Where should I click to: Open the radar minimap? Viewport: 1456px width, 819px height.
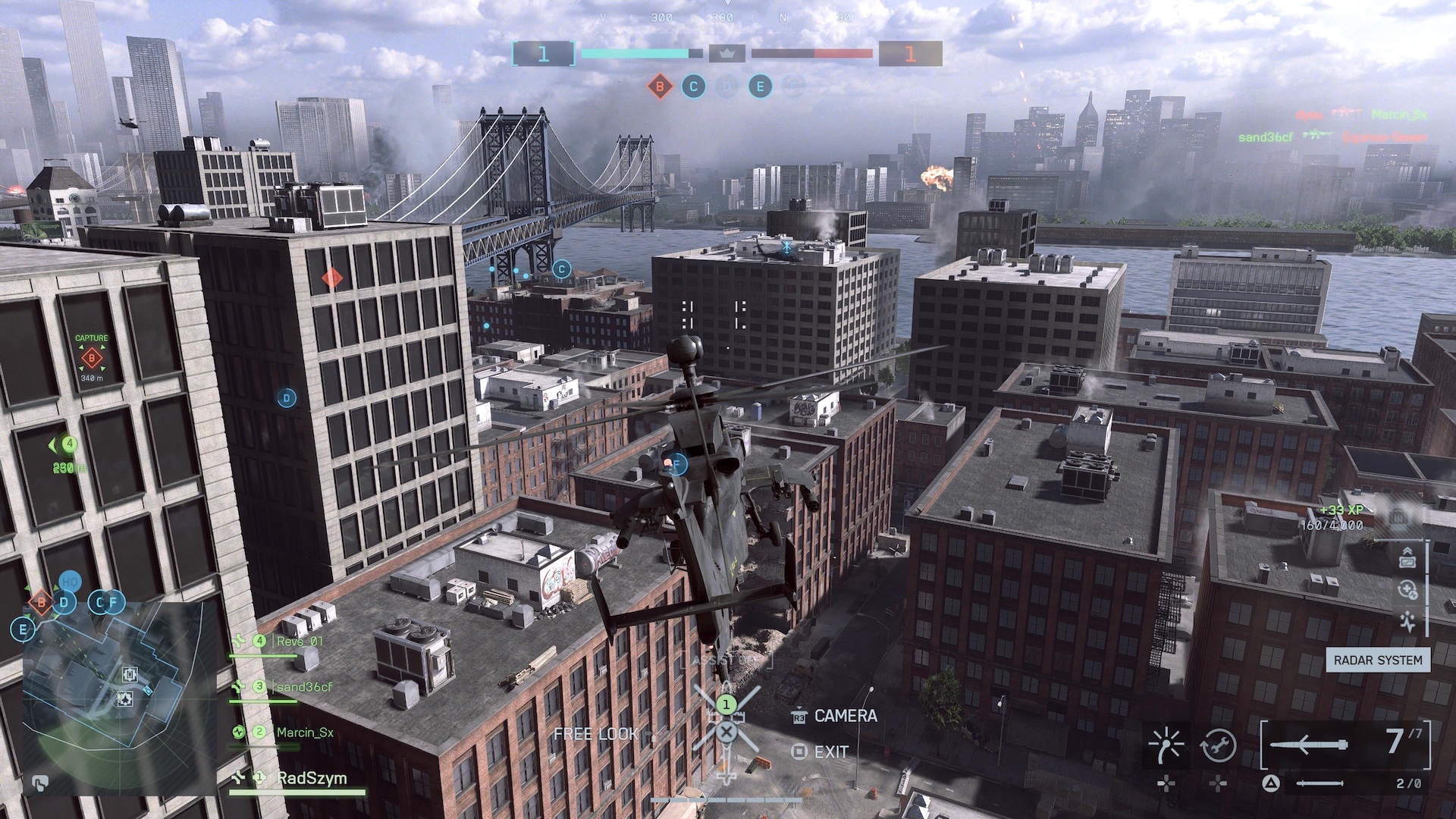click(121, 694)
